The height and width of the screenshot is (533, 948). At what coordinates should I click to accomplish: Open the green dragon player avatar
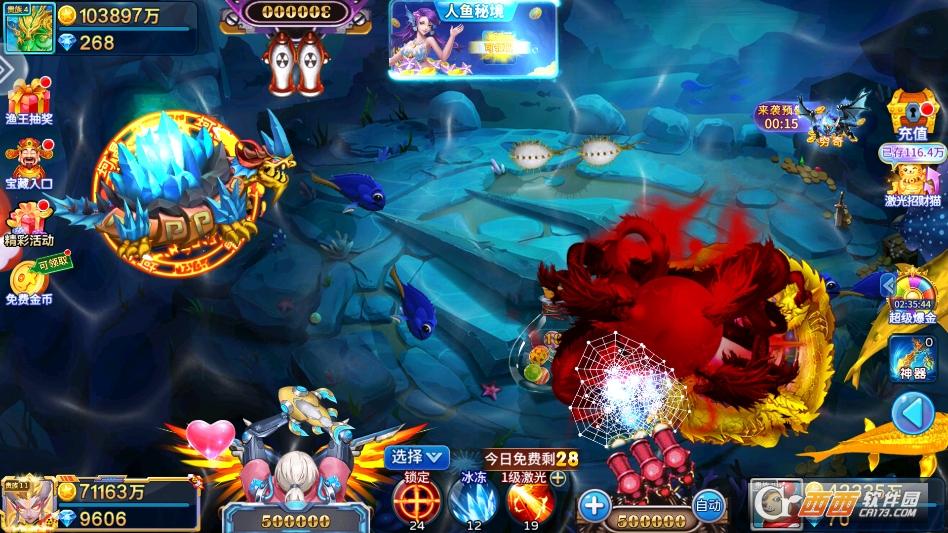pyautogui.click(x=29, y=27)
